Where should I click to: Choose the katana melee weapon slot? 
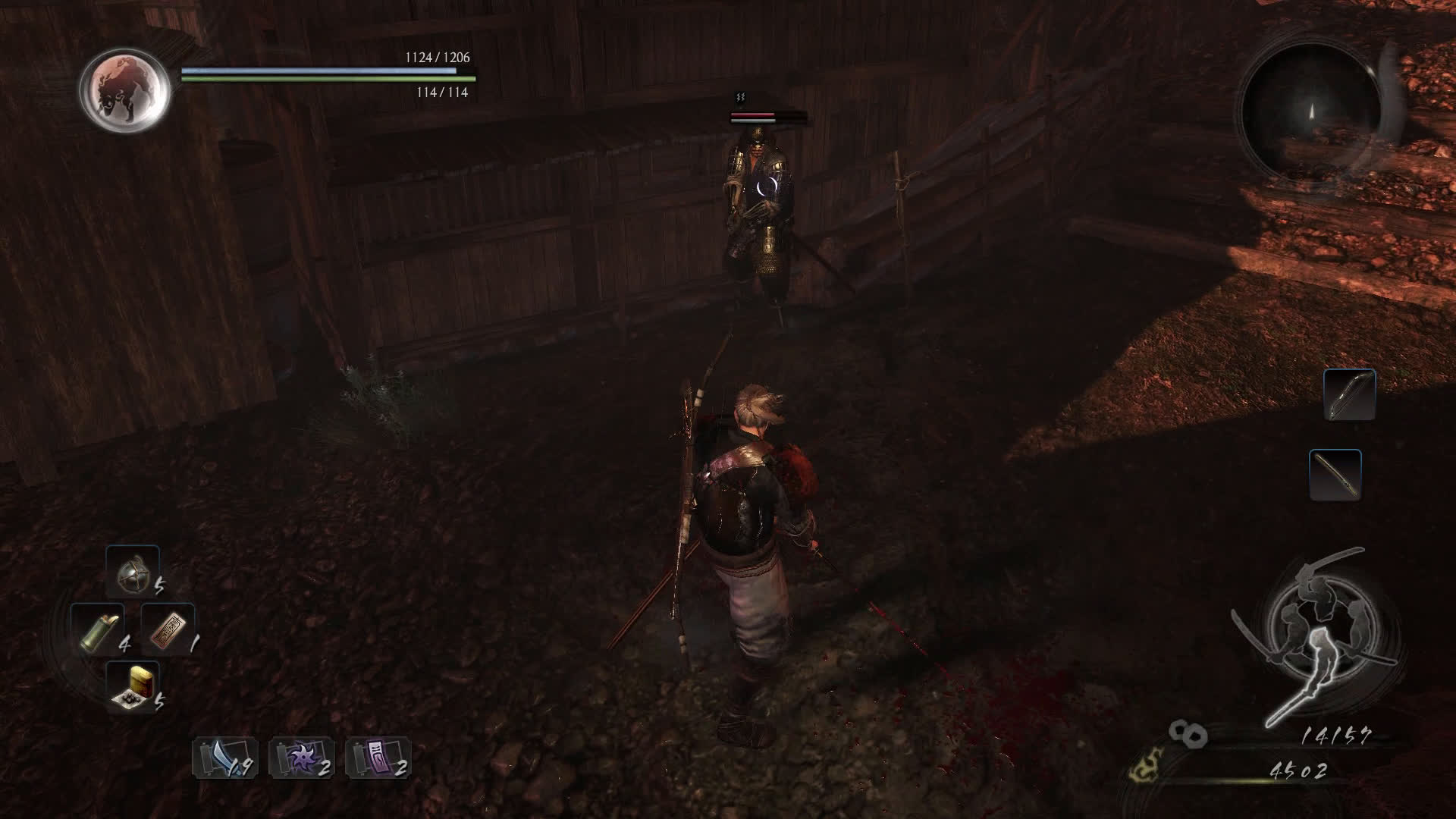tap(1335, 475)
